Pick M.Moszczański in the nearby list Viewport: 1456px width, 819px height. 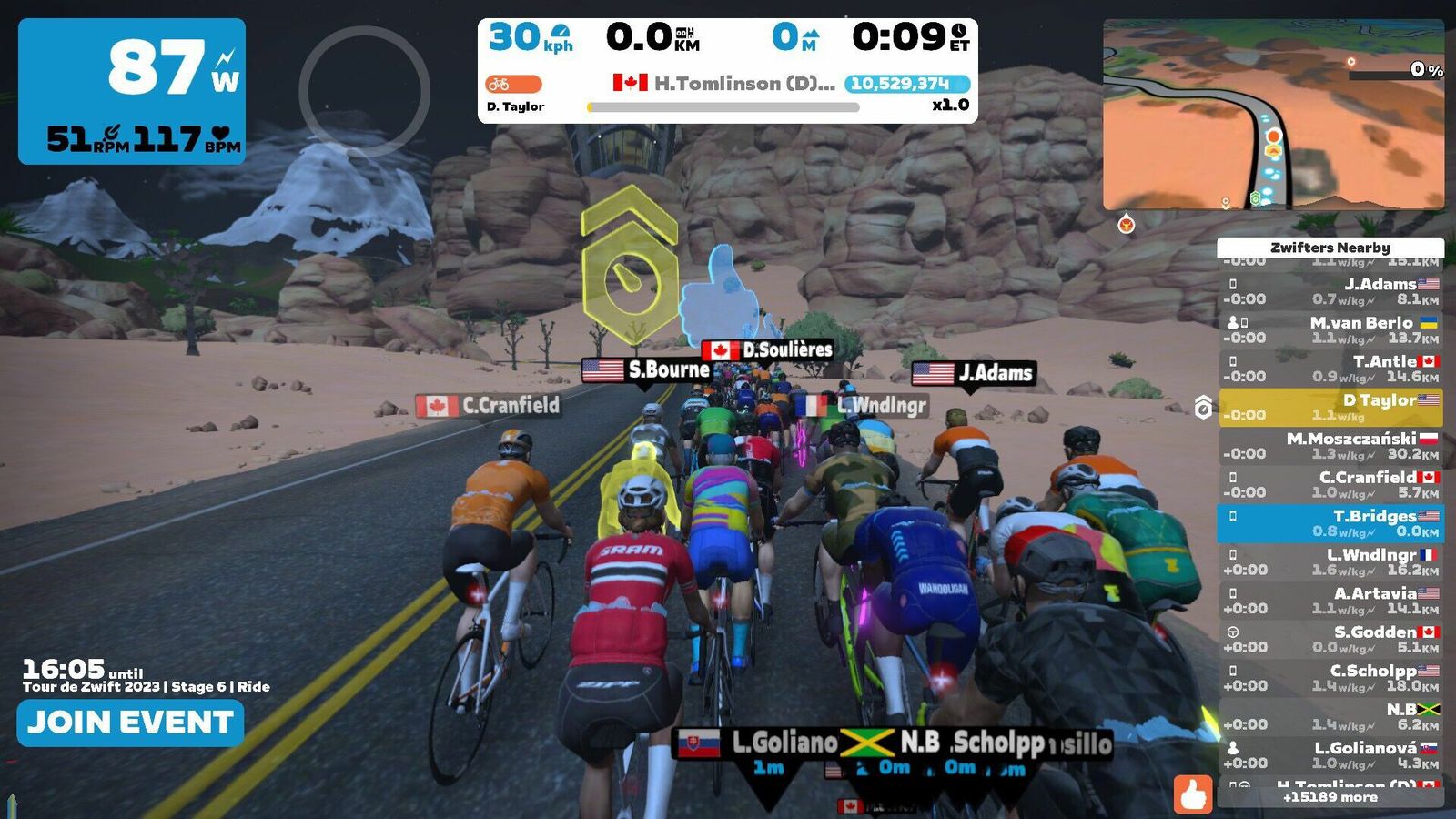click(x=1330, y=446)
